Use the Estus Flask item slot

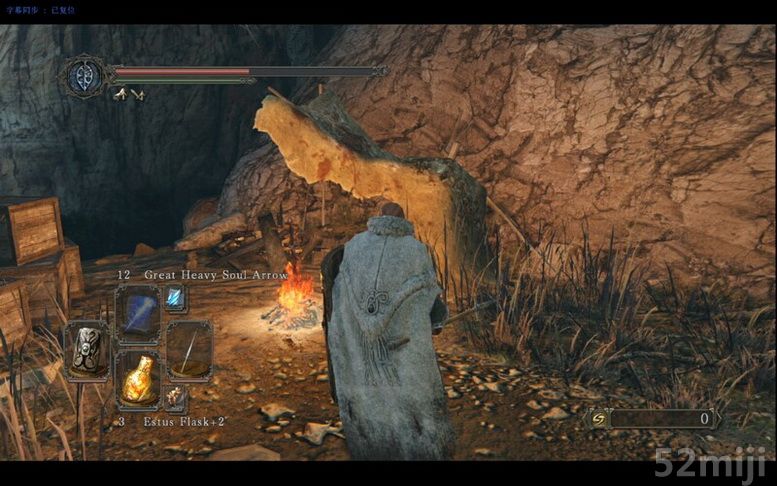pos(138,379)
